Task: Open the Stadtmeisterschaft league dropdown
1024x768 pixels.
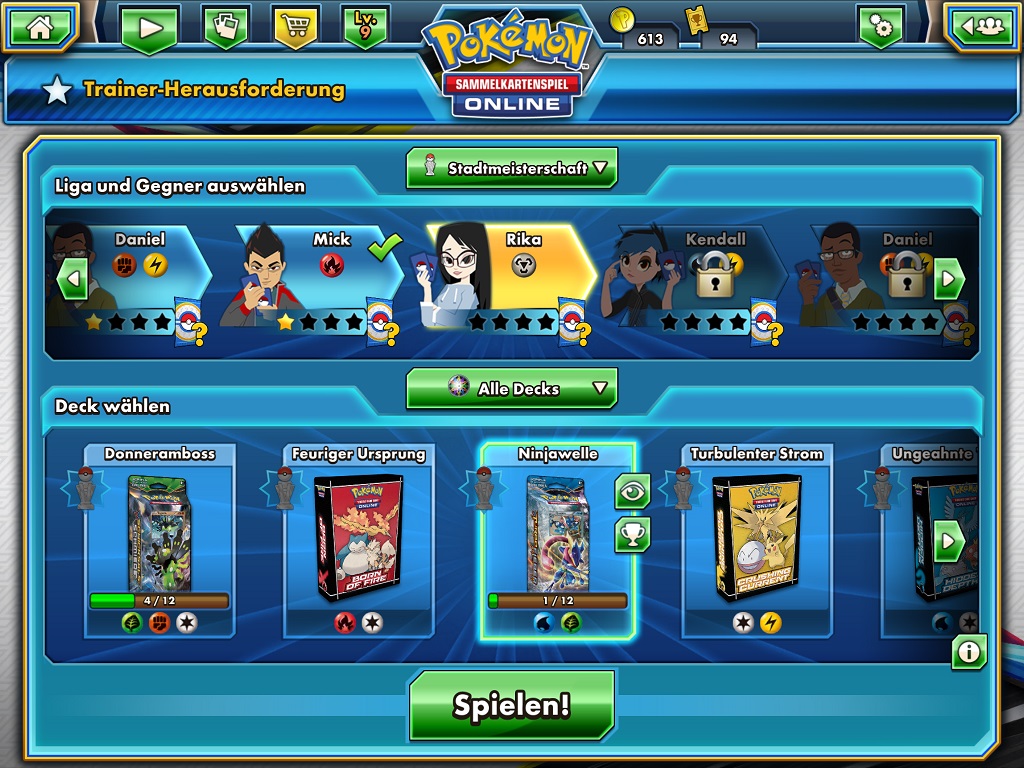Action: tap(511, 168)
